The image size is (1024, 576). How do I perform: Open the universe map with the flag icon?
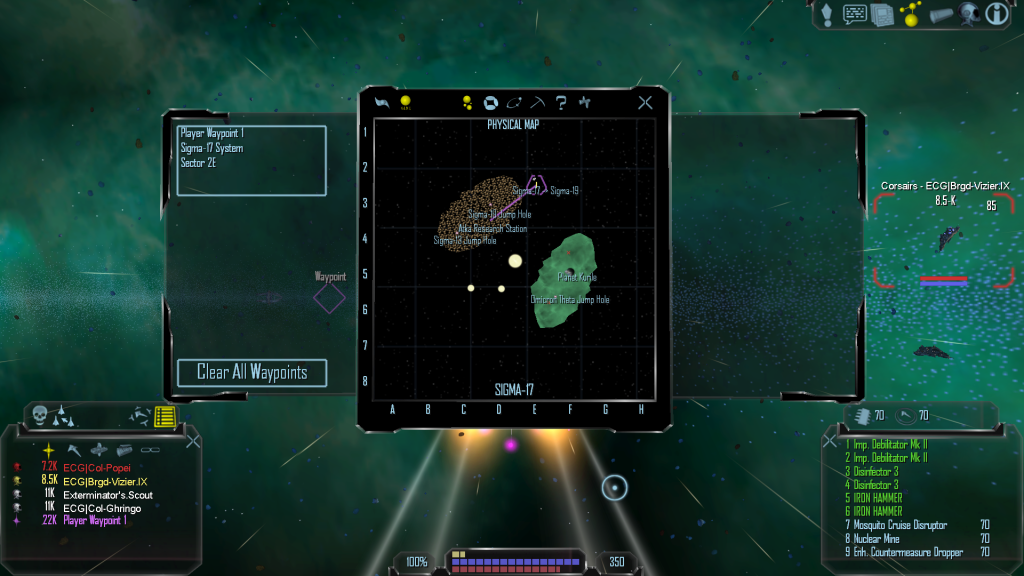click(x=381, y=102)
